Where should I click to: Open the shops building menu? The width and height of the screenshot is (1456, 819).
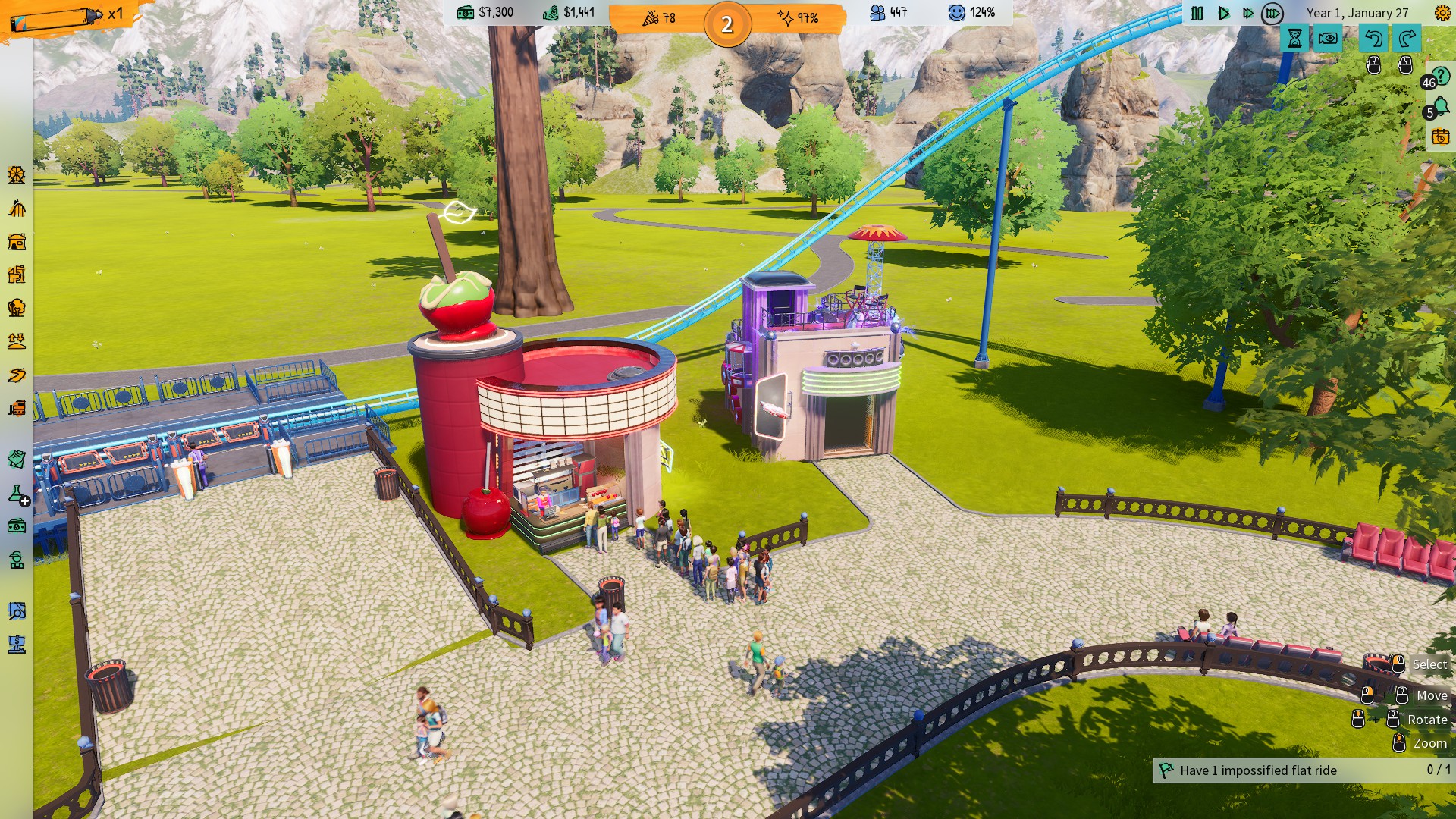[17, 242]
